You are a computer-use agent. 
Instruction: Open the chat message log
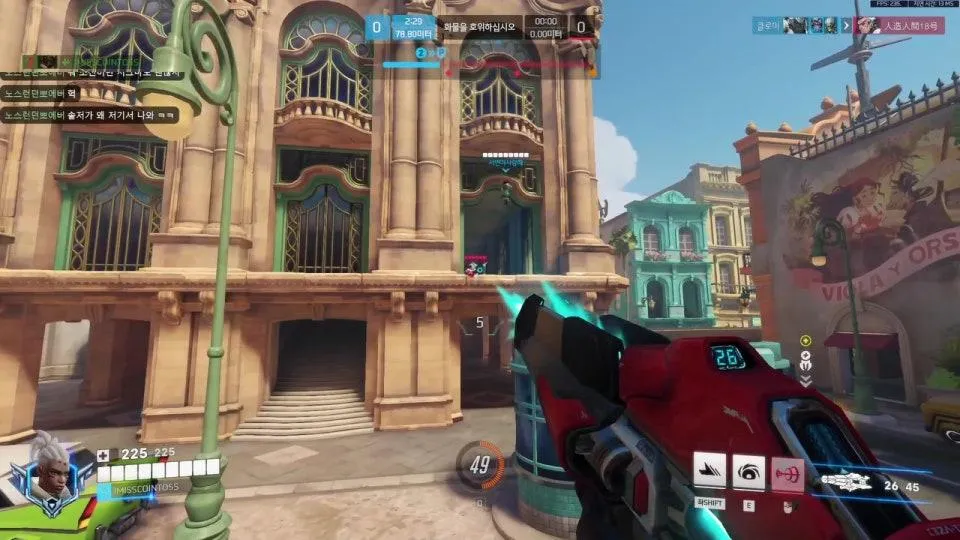[92, 94]
